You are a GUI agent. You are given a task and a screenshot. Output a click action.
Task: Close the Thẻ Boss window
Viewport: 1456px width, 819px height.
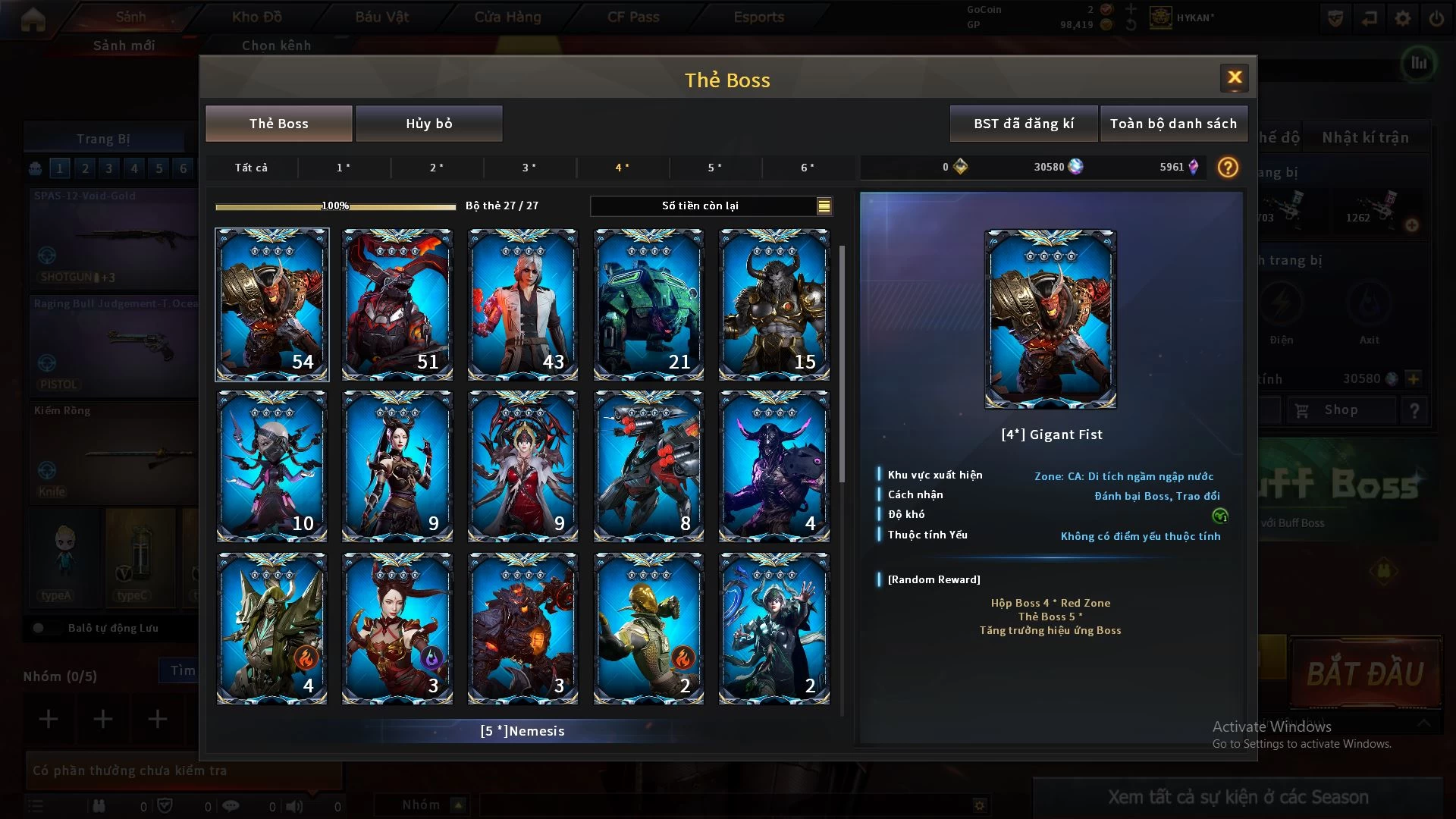[x=1234, y=77]
